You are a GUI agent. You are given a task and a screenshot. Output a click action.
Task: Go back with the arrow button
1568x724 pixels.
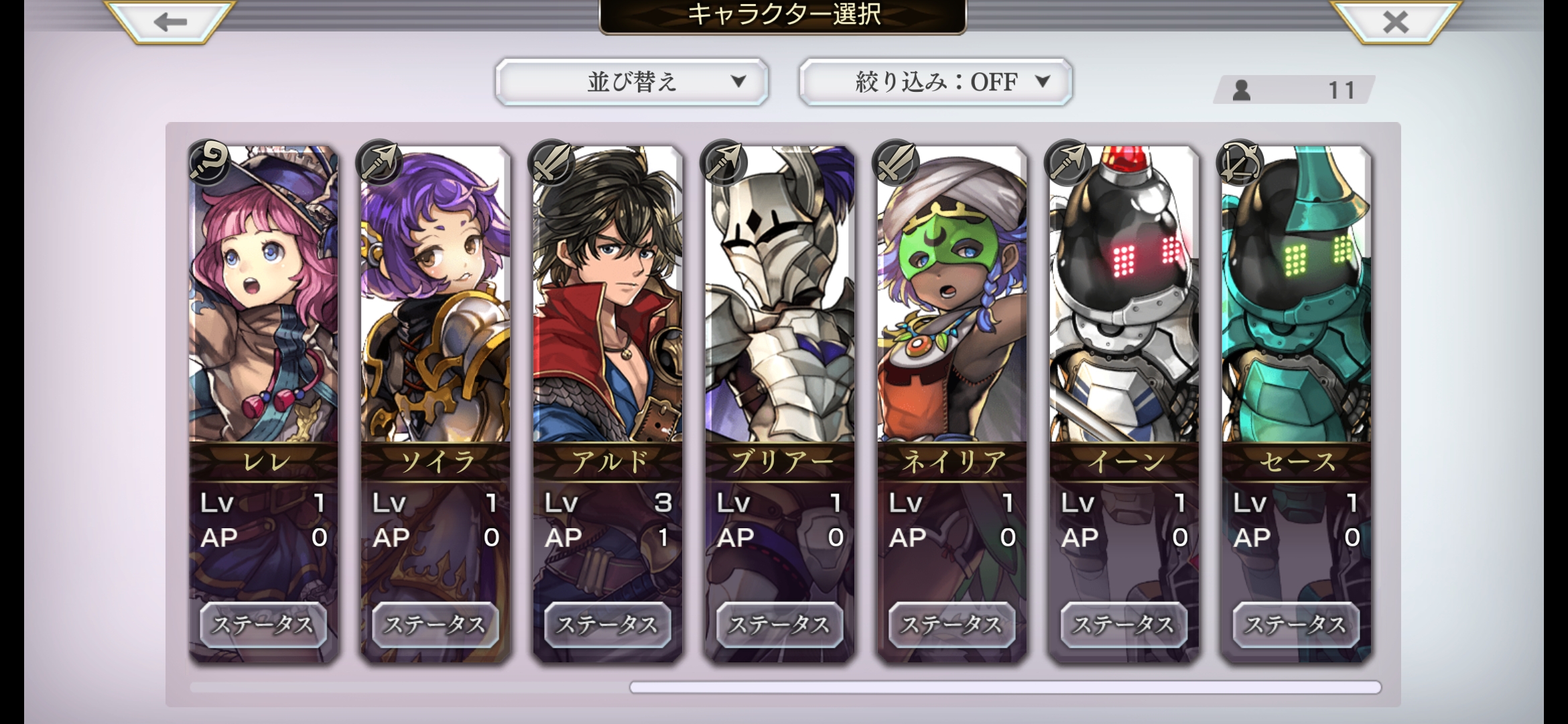170,22
